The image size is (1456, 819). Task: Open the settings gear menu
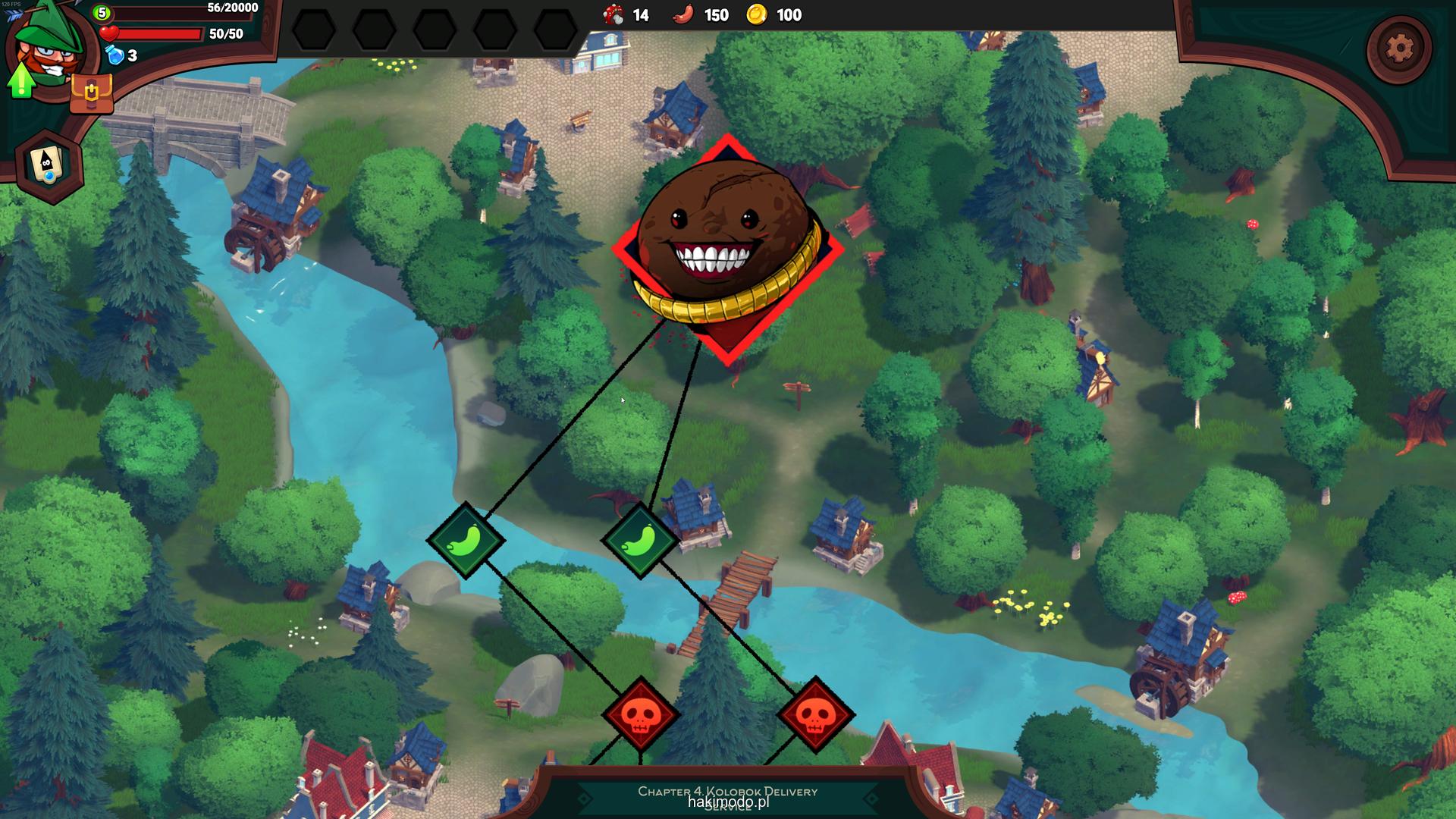[1399, 49]
